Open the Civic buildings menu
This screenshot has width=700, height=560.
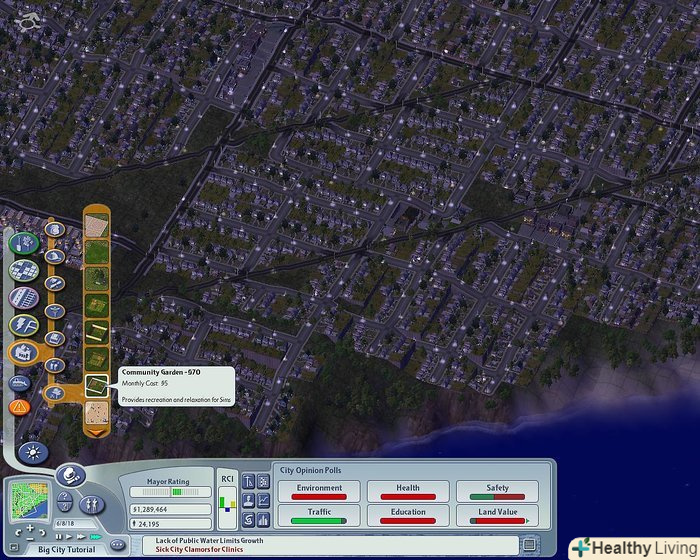click(x=22, y=353)
